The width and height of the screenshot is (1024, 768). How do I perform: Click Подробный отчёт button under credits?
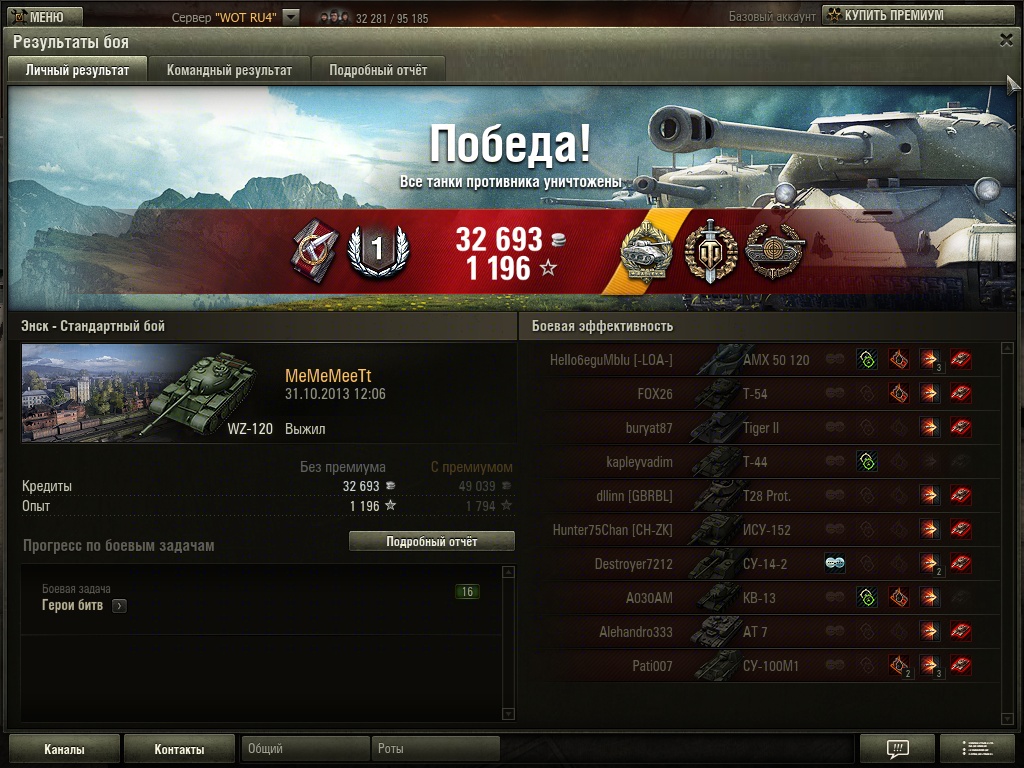(431, 541)
